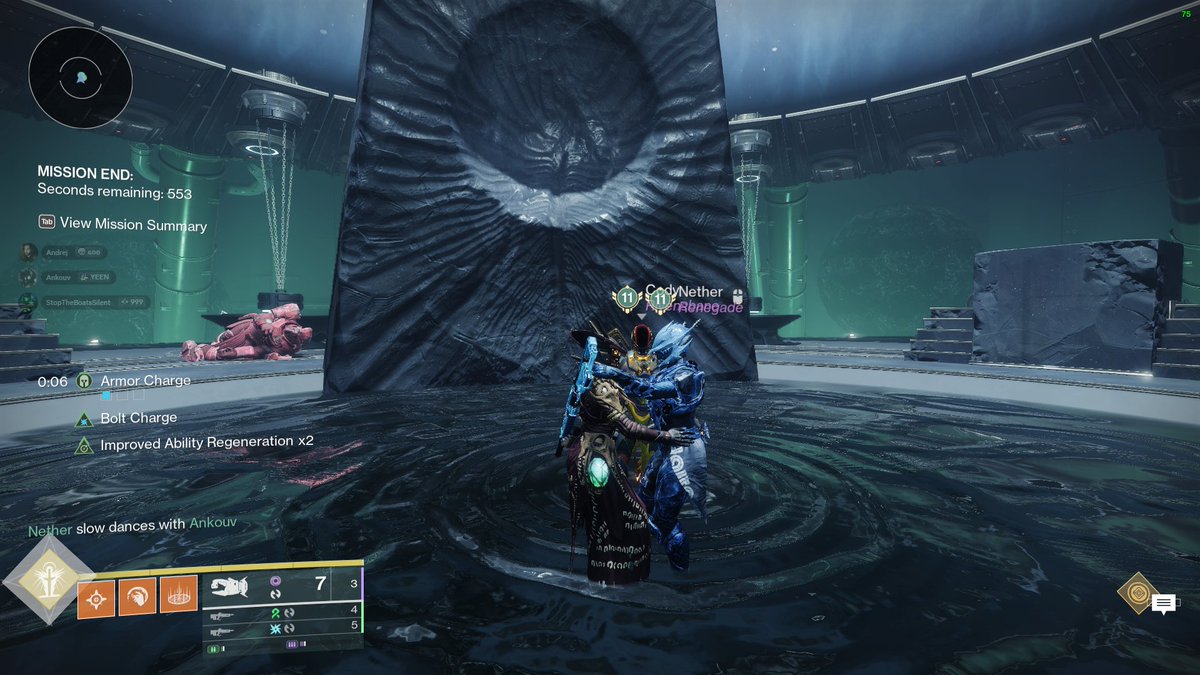Select the orange crosshair grenade ability

[96, 597]
